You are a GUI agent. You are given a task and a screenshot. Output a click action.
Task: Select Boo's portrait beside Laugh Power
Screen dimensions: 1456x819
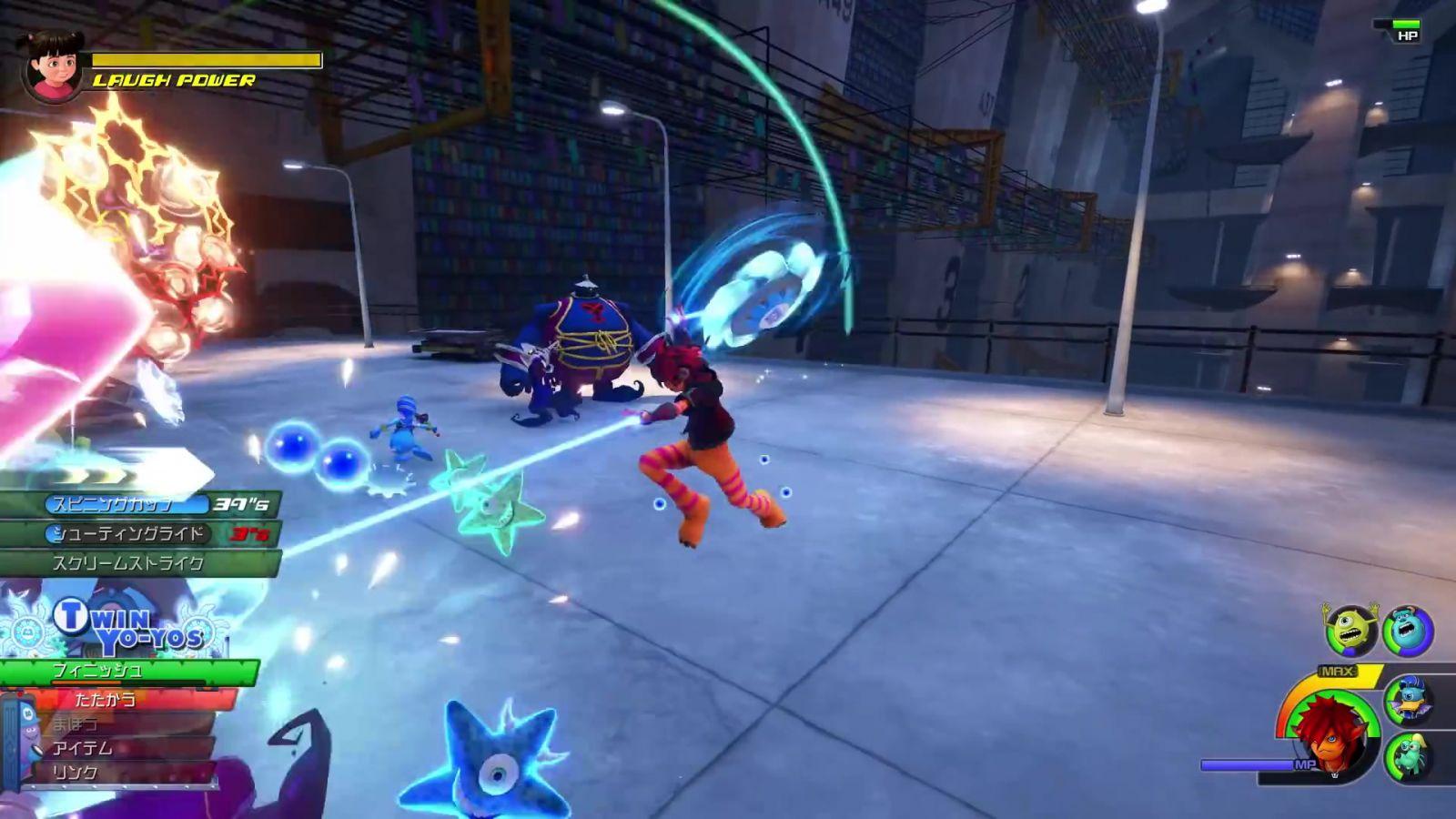pyautogui.click(x=53, y=66)
